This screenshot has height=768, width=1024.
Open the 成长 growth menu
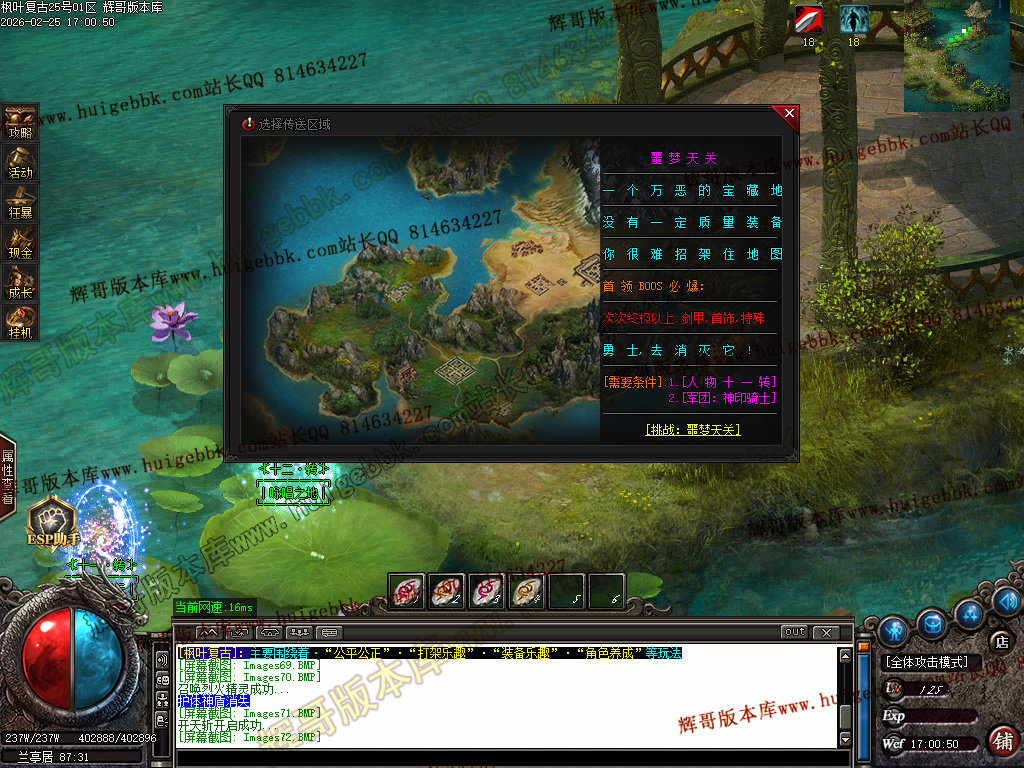(20, 282)
